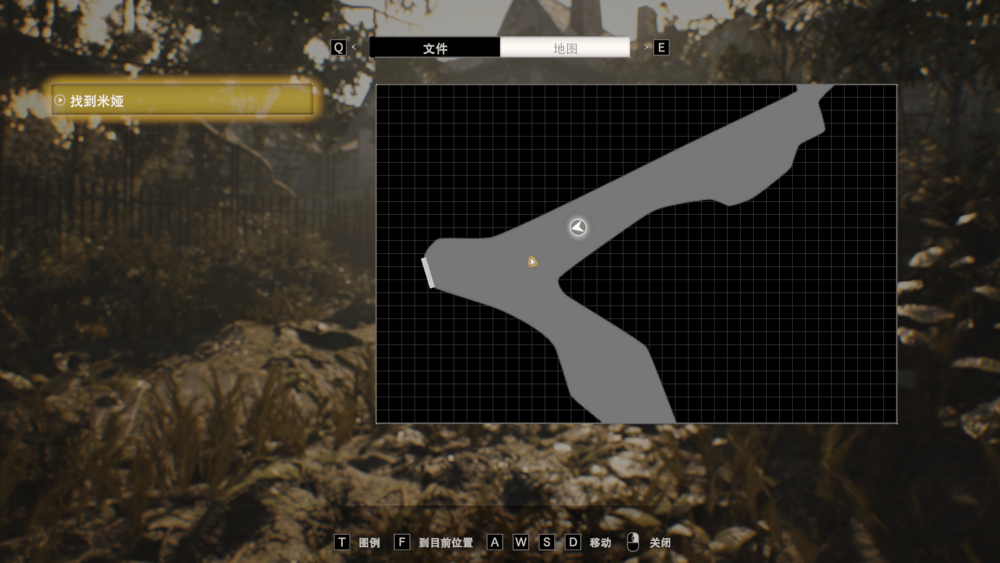The width and height of the screenshot is (1000, 563).
Task: Switch to the 文件 tab
Action: (435, 48)
